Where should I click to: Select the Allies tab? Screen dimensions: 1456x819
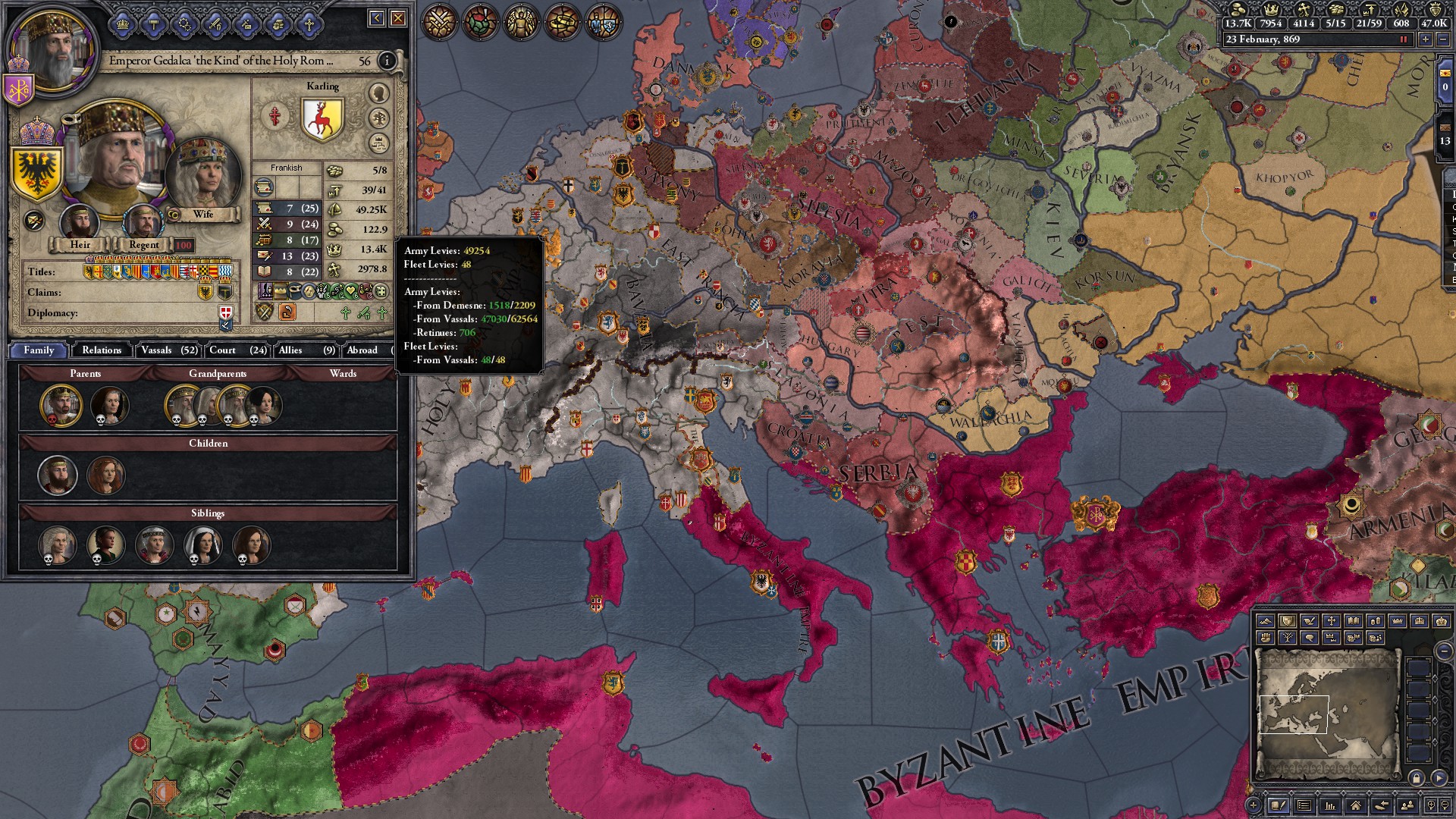coord(306,350)
